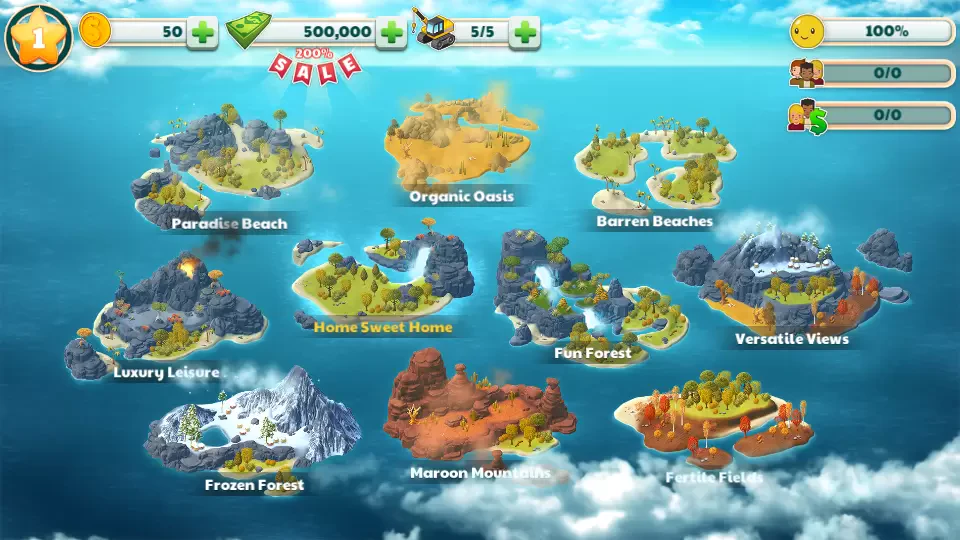Click the level 1 star badge

[x=38, y=38]
